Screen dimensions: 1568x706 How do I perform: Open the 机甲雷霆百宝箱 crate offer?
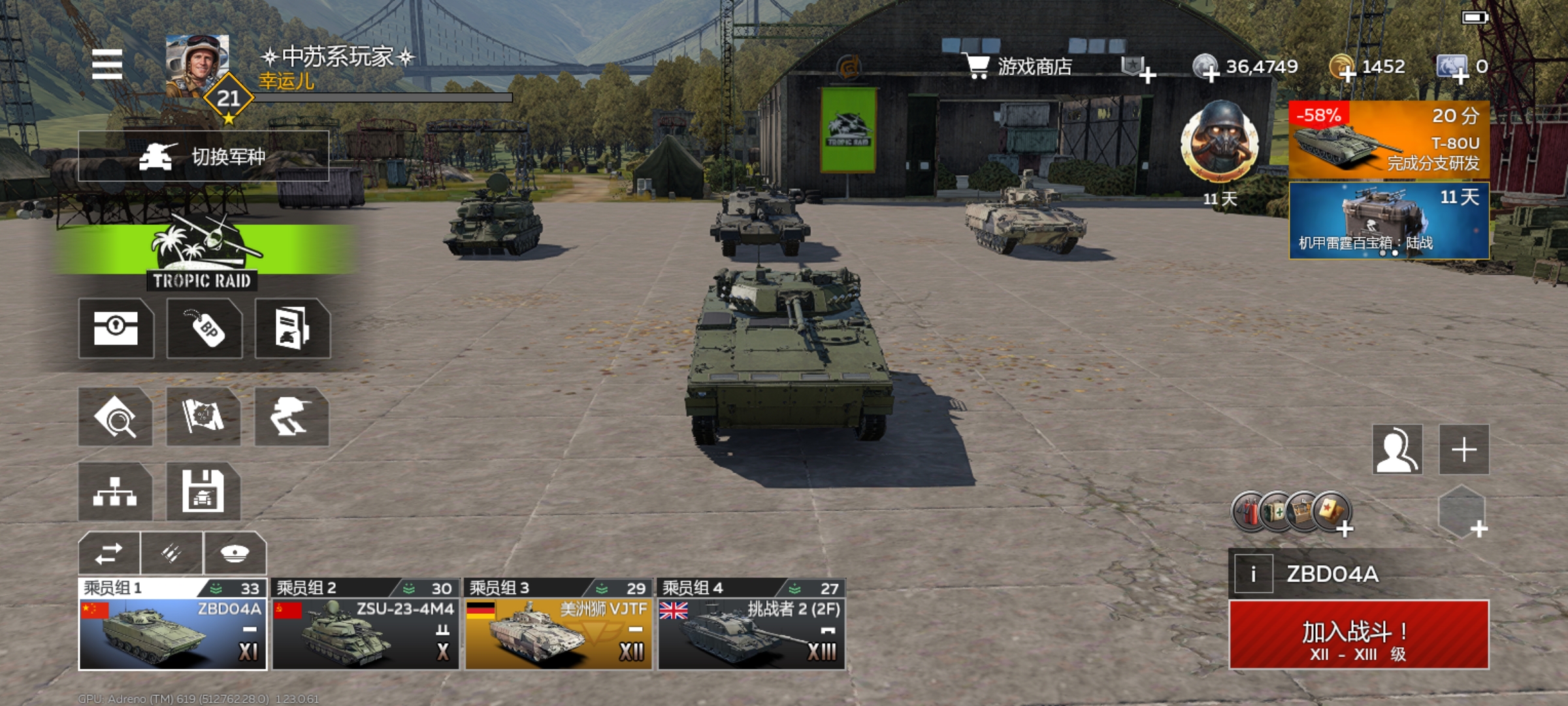pyautogui.click(x=1388, y=221)
